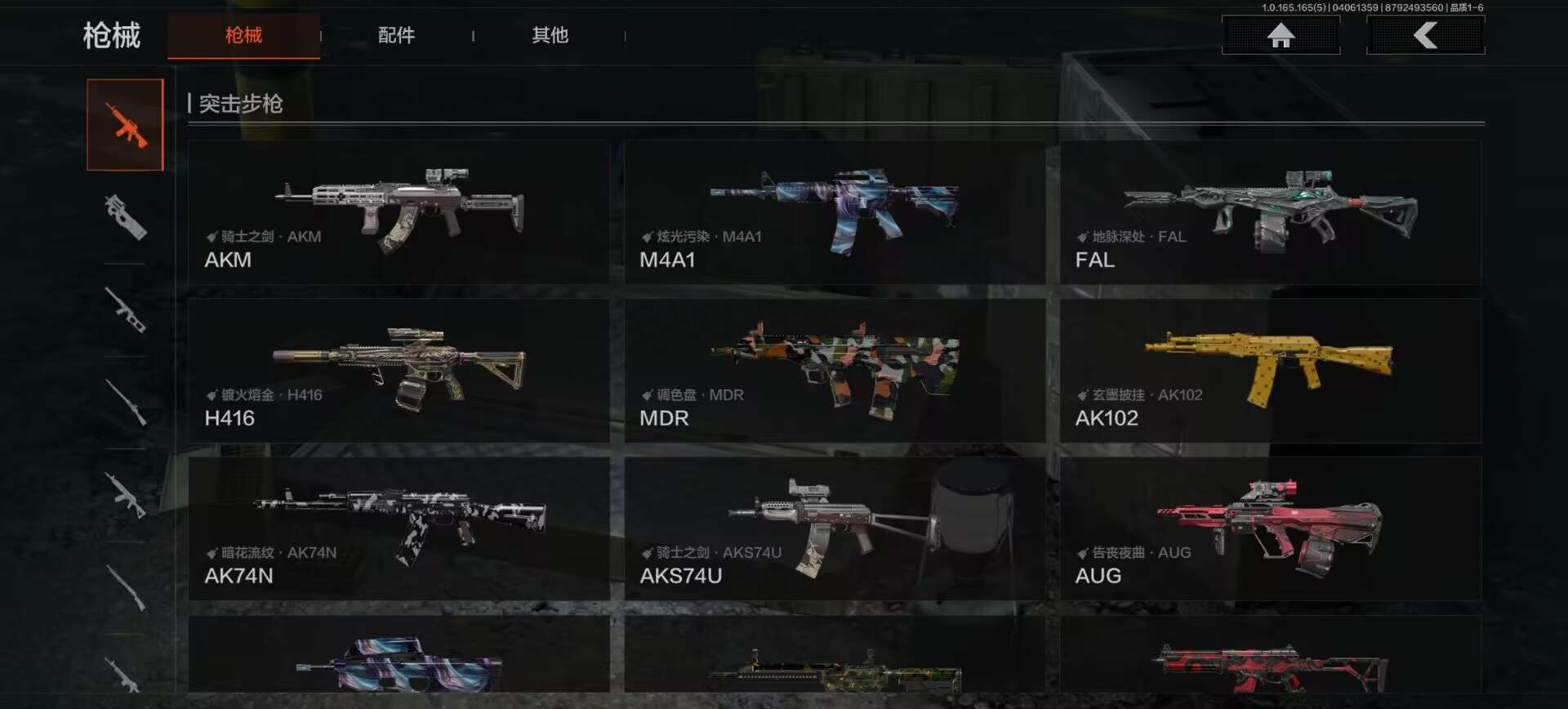The width and height of the screenshot is (1568, 709).
Task: Select the AKS74U weapon tile
Action: pos(835,528)
